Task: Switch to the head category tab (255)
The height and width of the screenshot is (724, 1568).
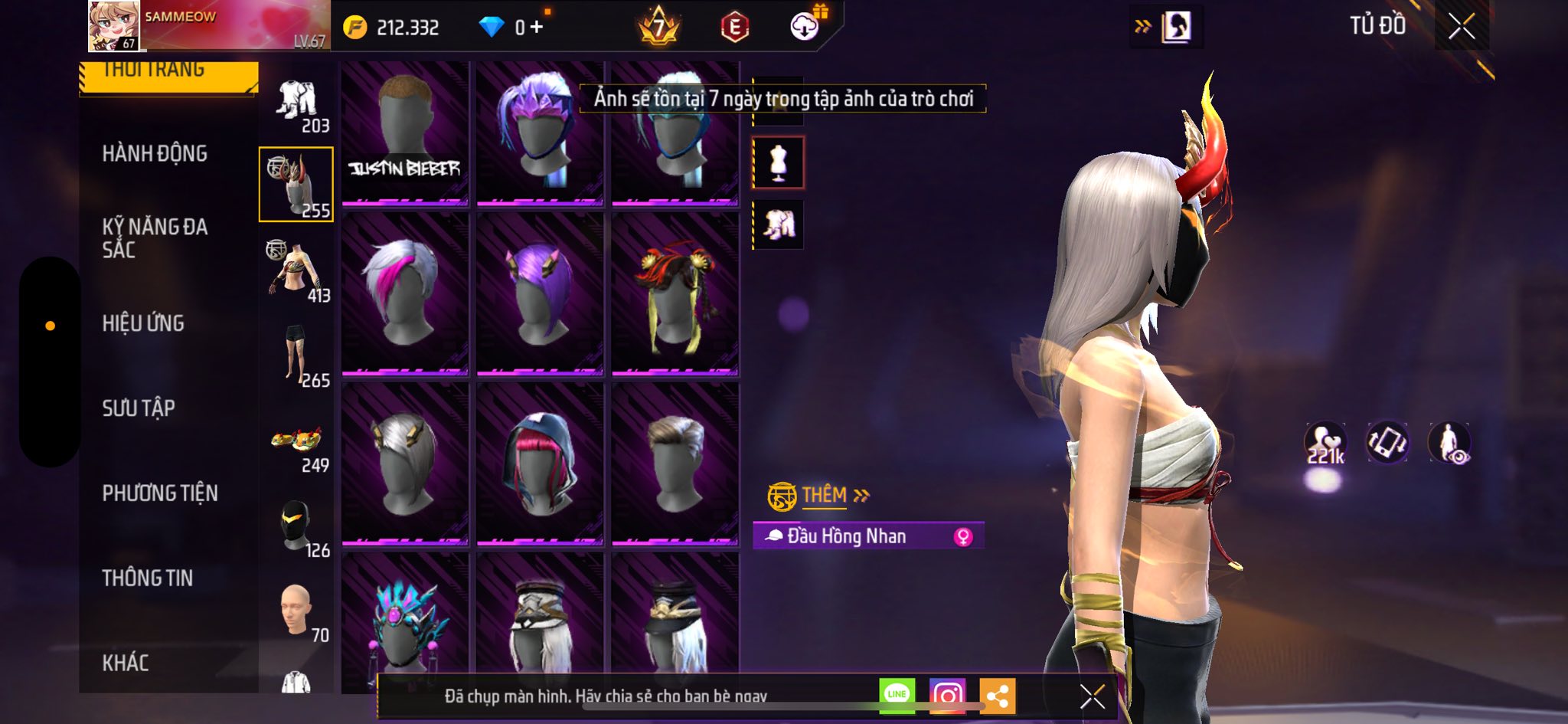Action: [296, 185]
